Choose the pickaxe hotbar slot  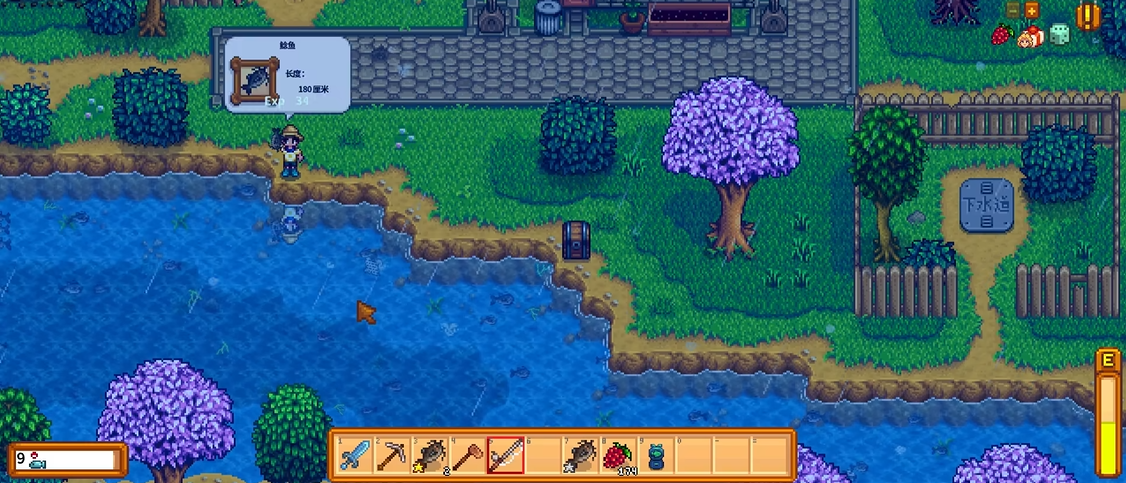point(391,456)
